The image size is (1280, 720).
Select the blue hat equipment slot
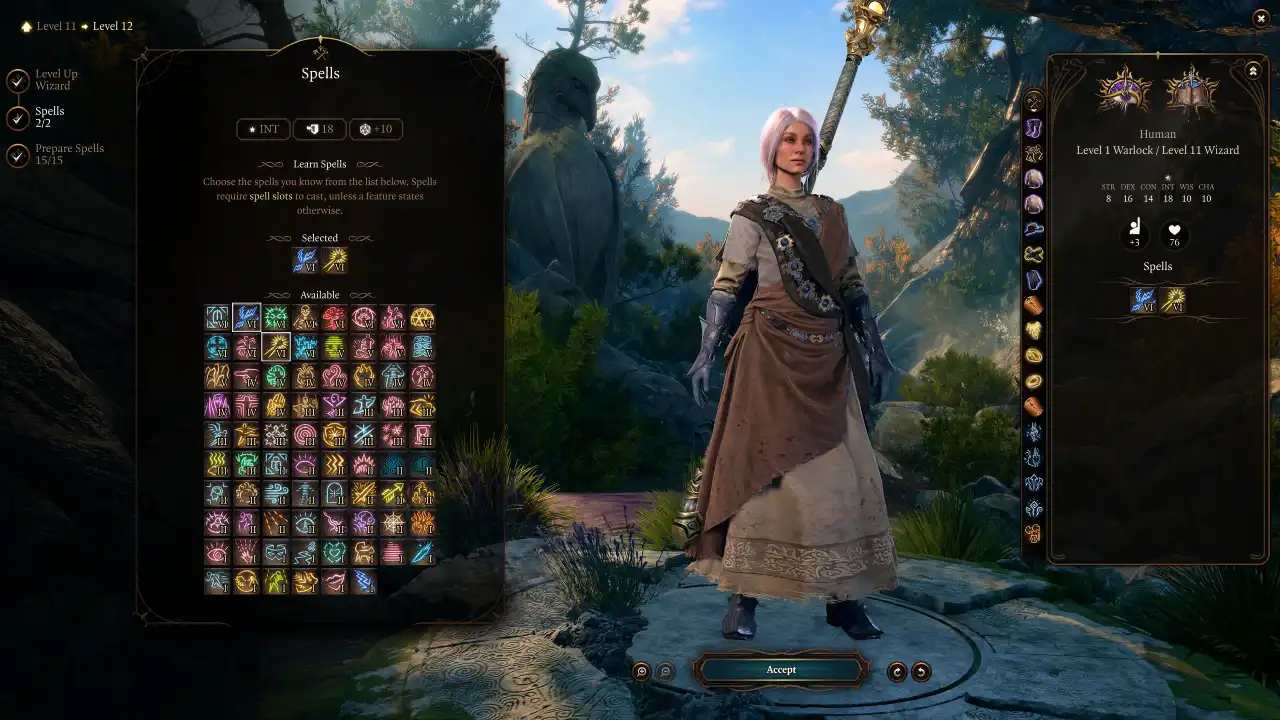(1034, 229)
